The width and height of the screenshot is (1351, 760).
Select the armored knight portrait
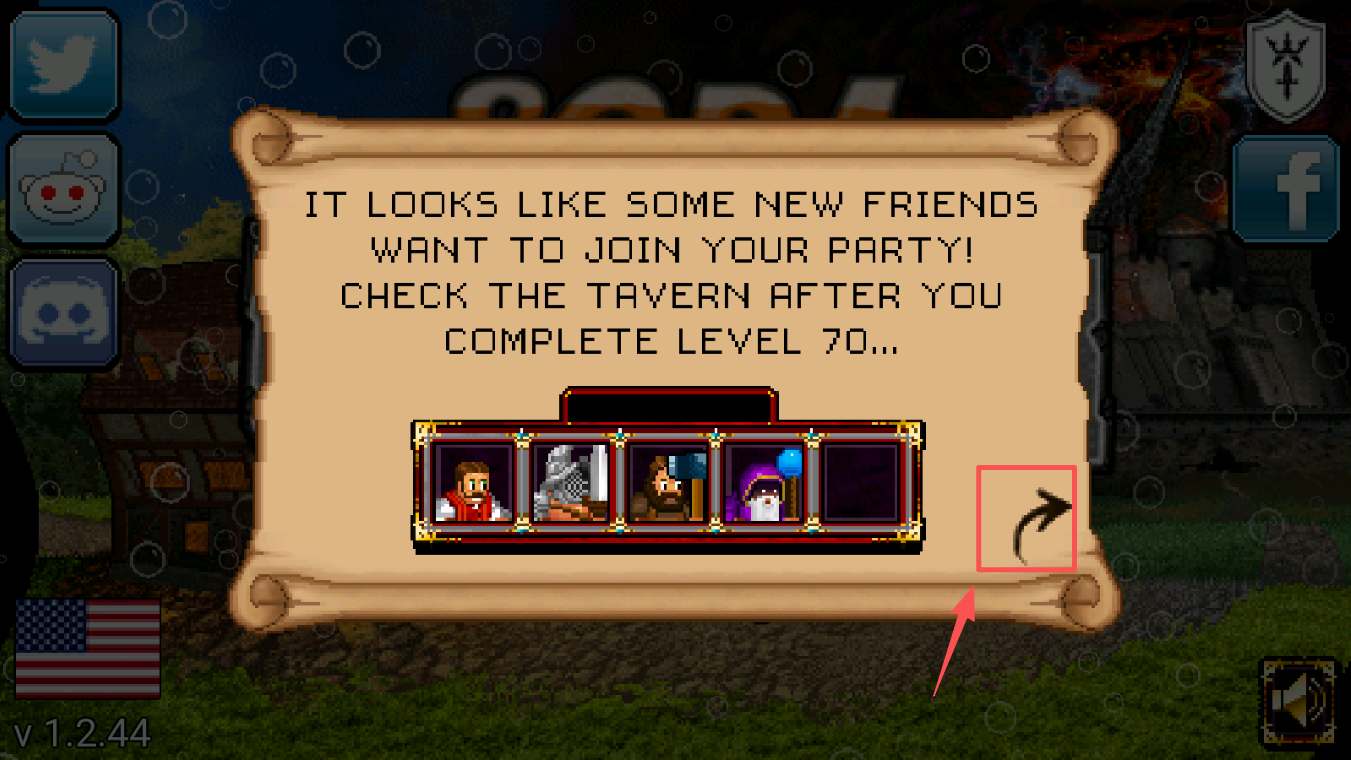click(570, 485)
